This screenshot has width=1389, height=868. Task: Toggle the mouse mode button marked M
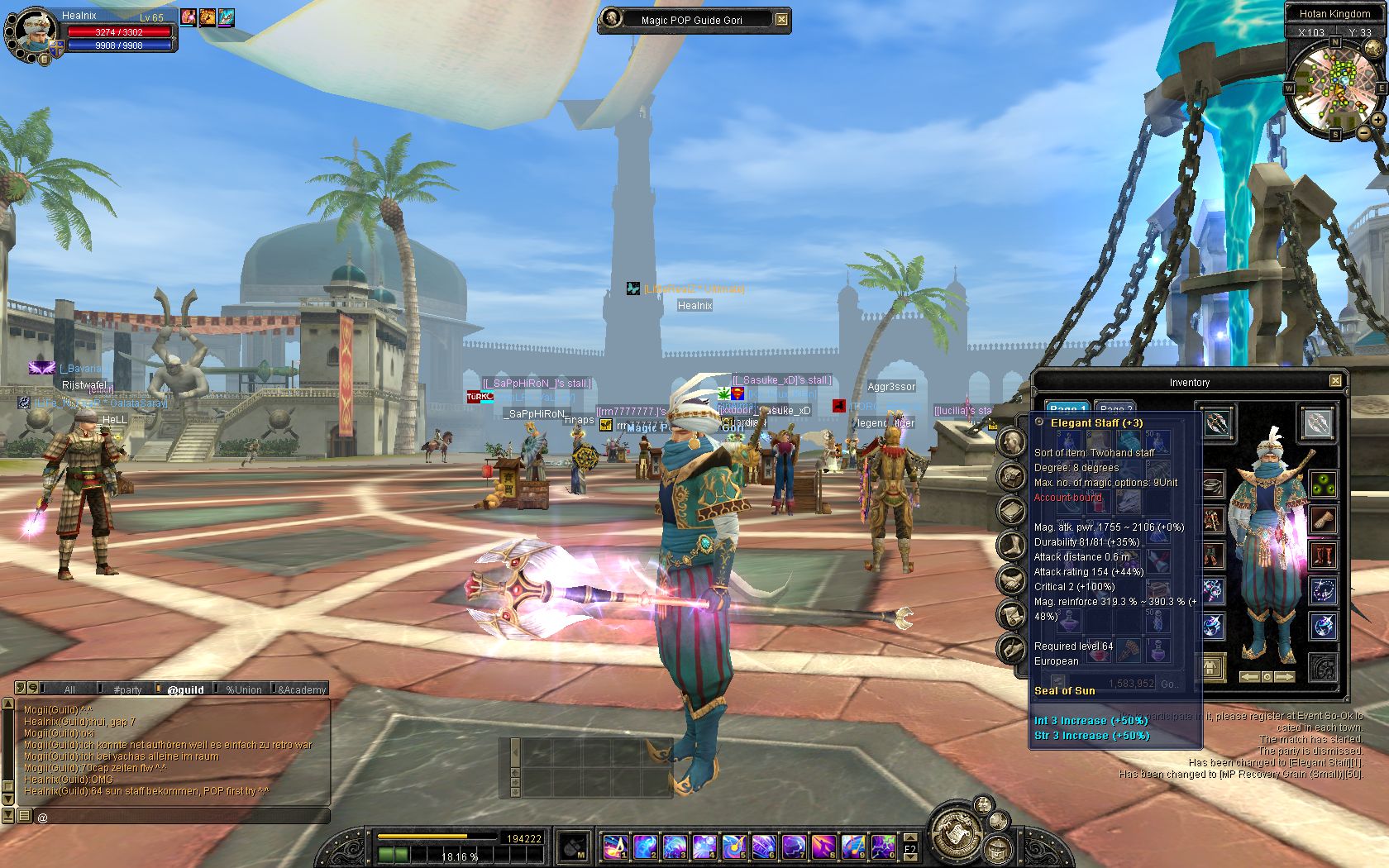[574, 847]
